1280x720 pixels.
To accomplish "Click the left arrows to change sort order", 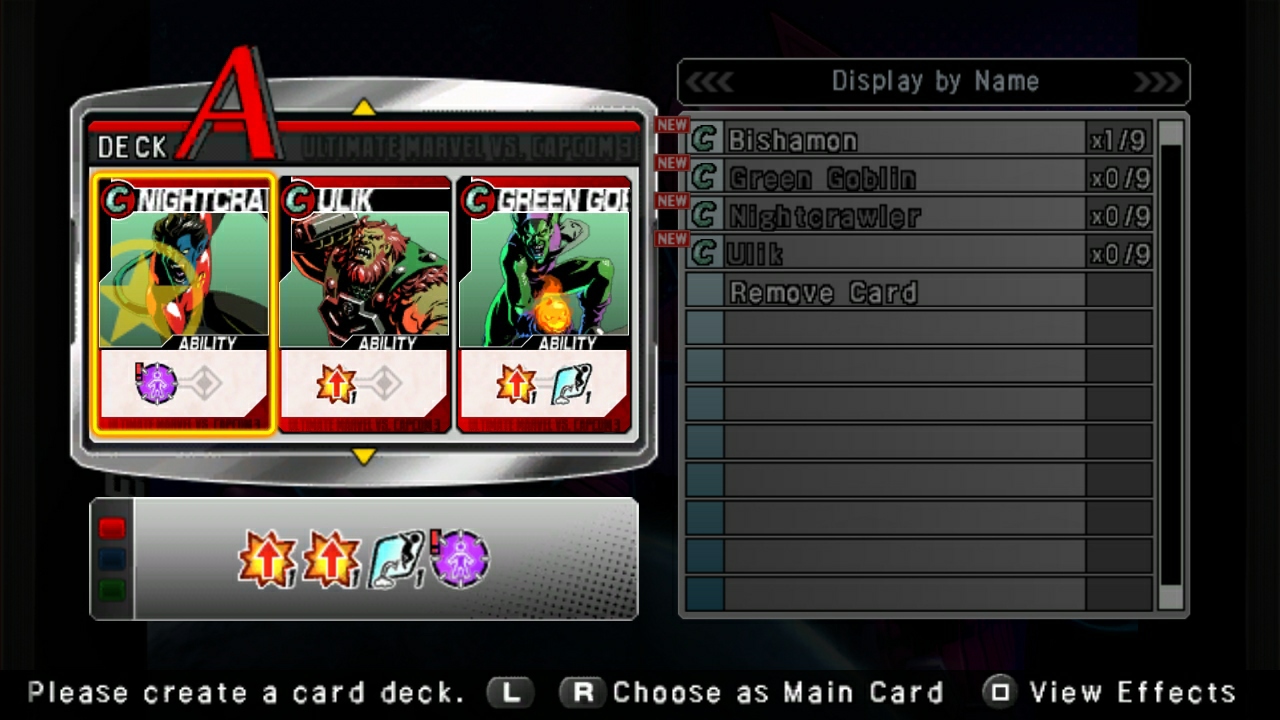I will [x=712, y=81].
